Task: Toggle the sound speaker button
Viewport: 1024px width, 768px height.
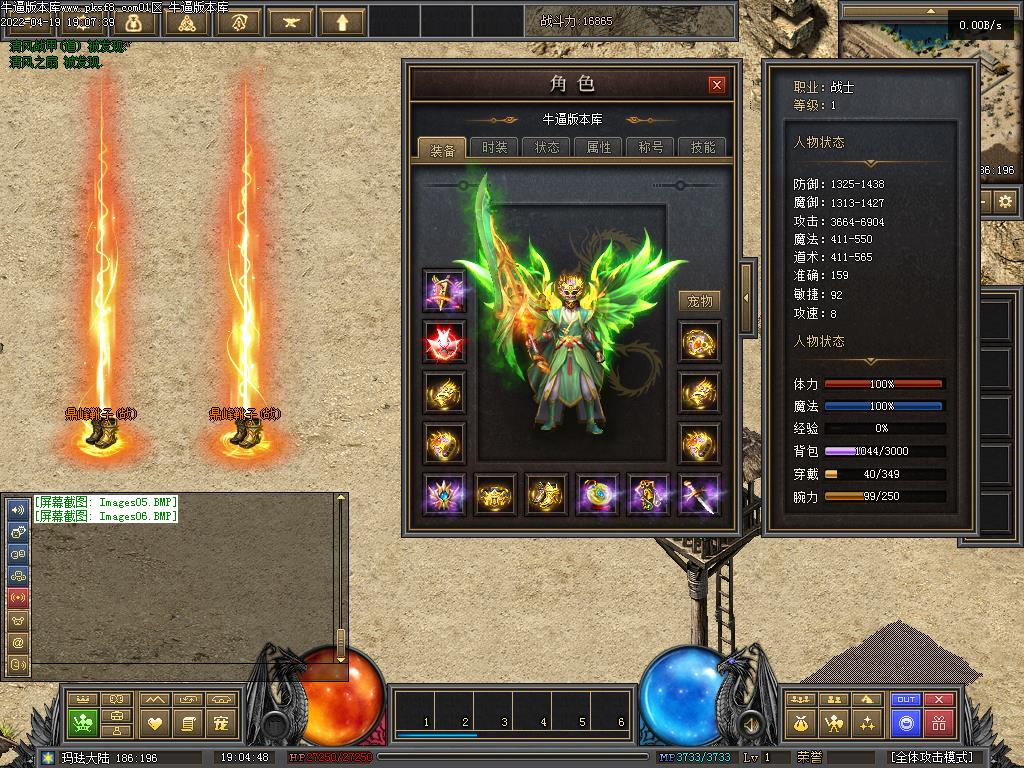Action: pos(750,724)
